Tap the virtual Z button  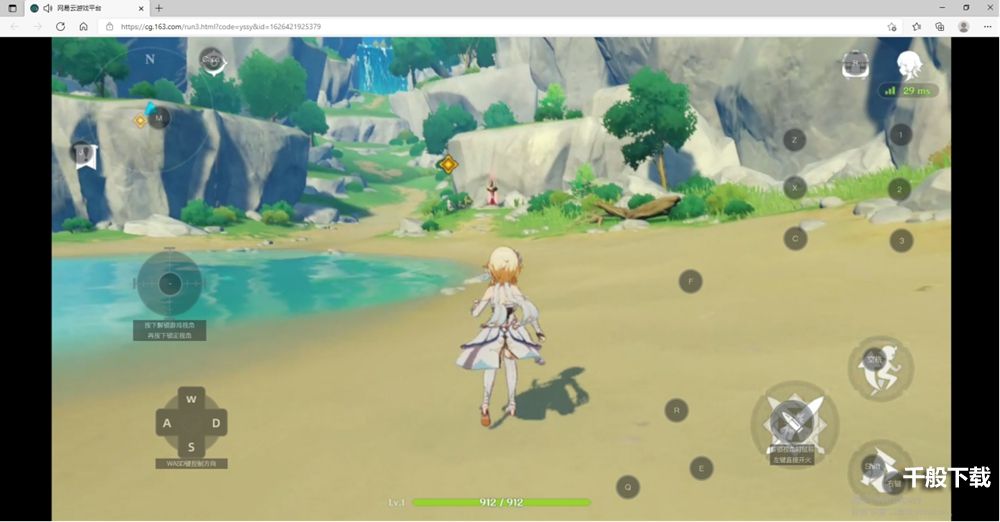[795, 140]
